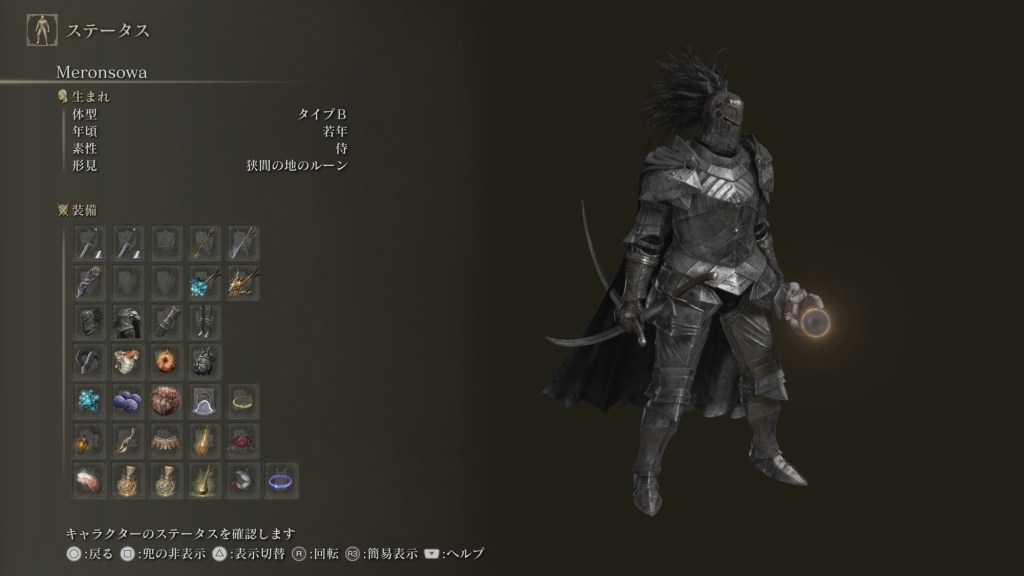Pick the bone fang necklace item
Viewport: 1024px width, 576px height.
click(x=166, y=440)
